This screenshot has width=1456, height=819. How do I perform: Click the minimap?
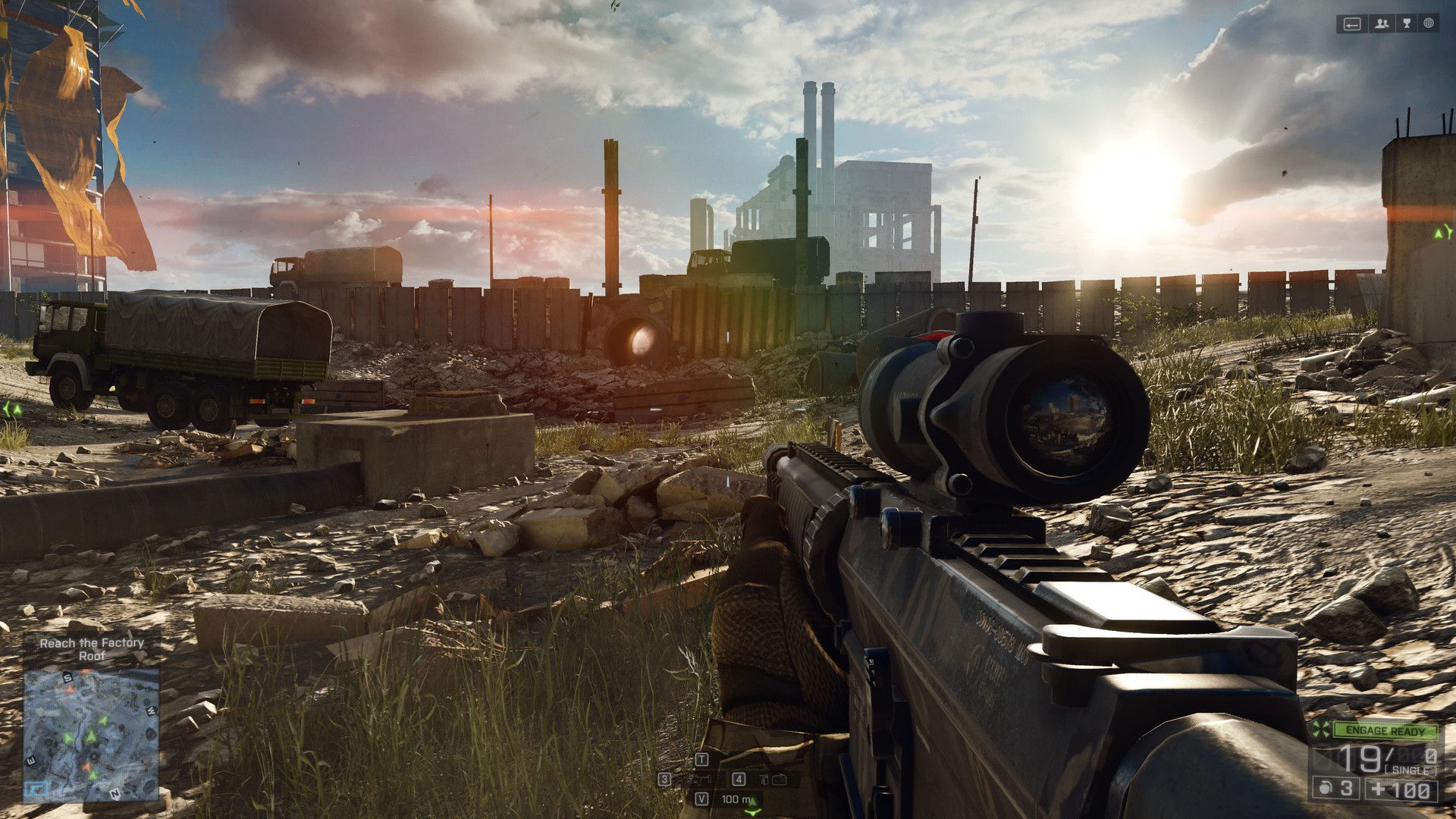(x=91, y=732)
